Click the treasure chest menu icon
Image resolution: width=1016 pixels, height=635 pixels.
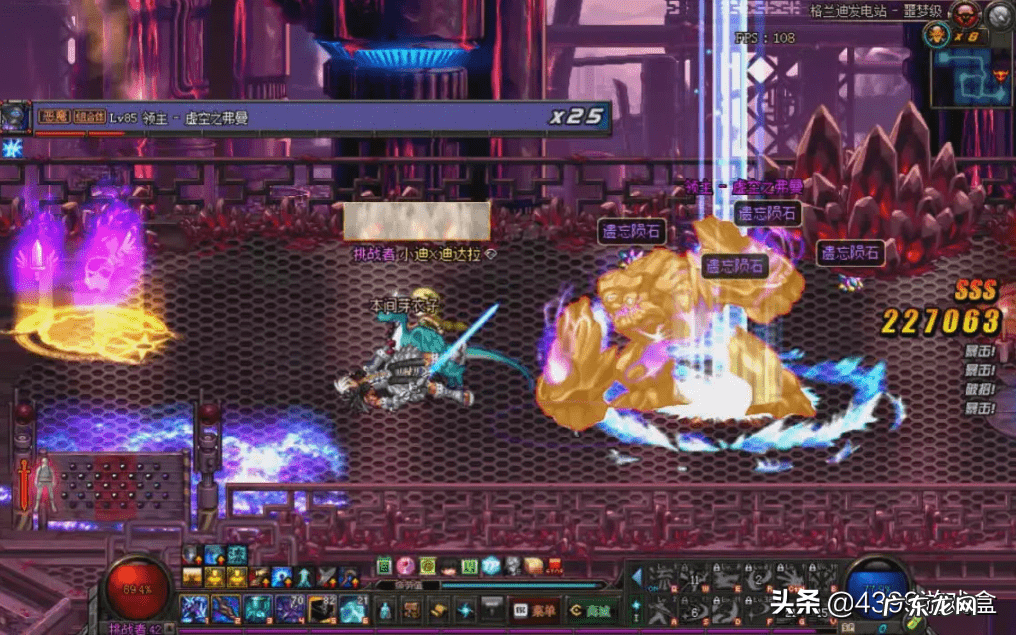(533, 566)
